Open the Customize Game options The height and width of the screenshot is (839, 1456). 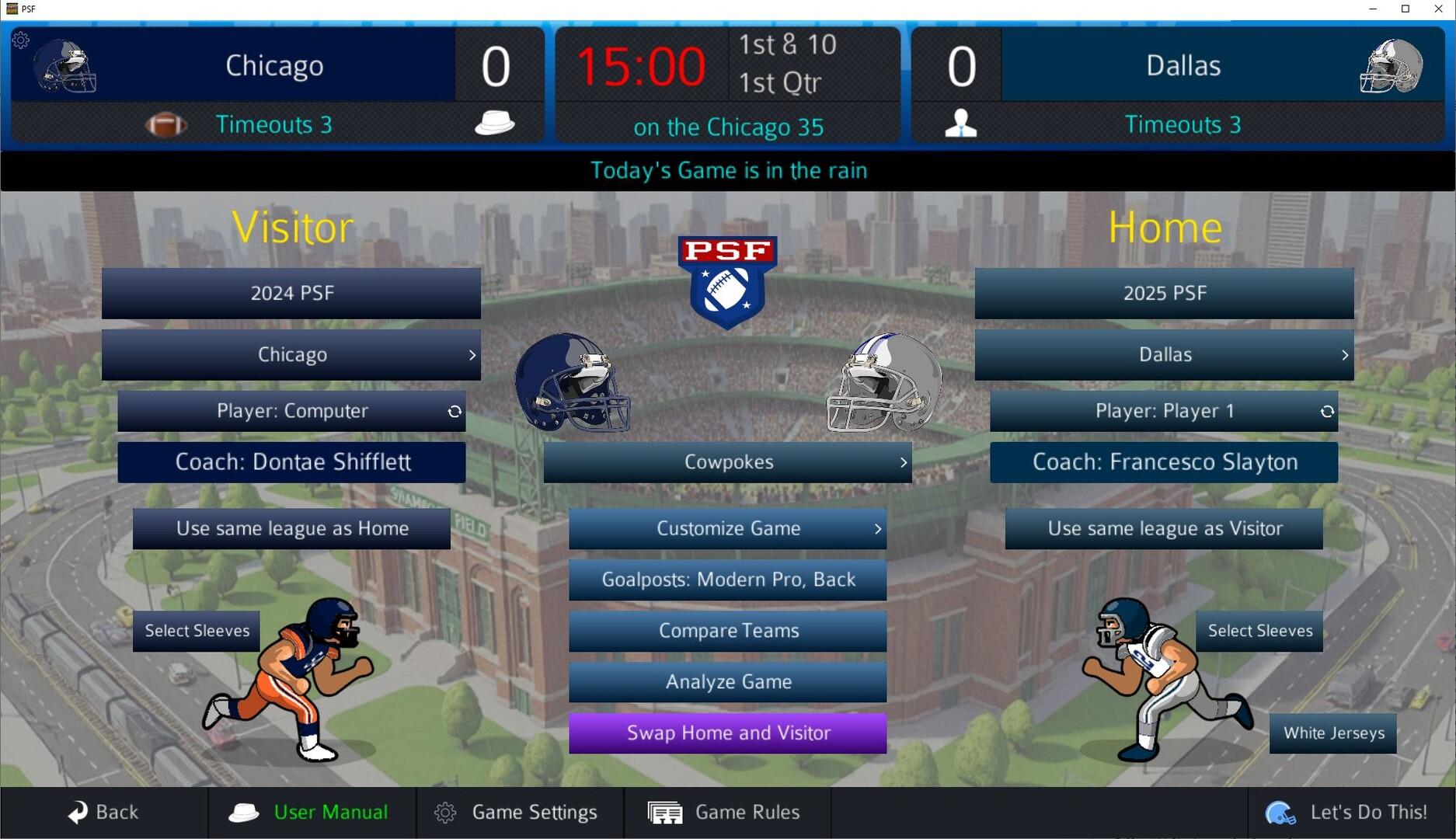point(727,529)
